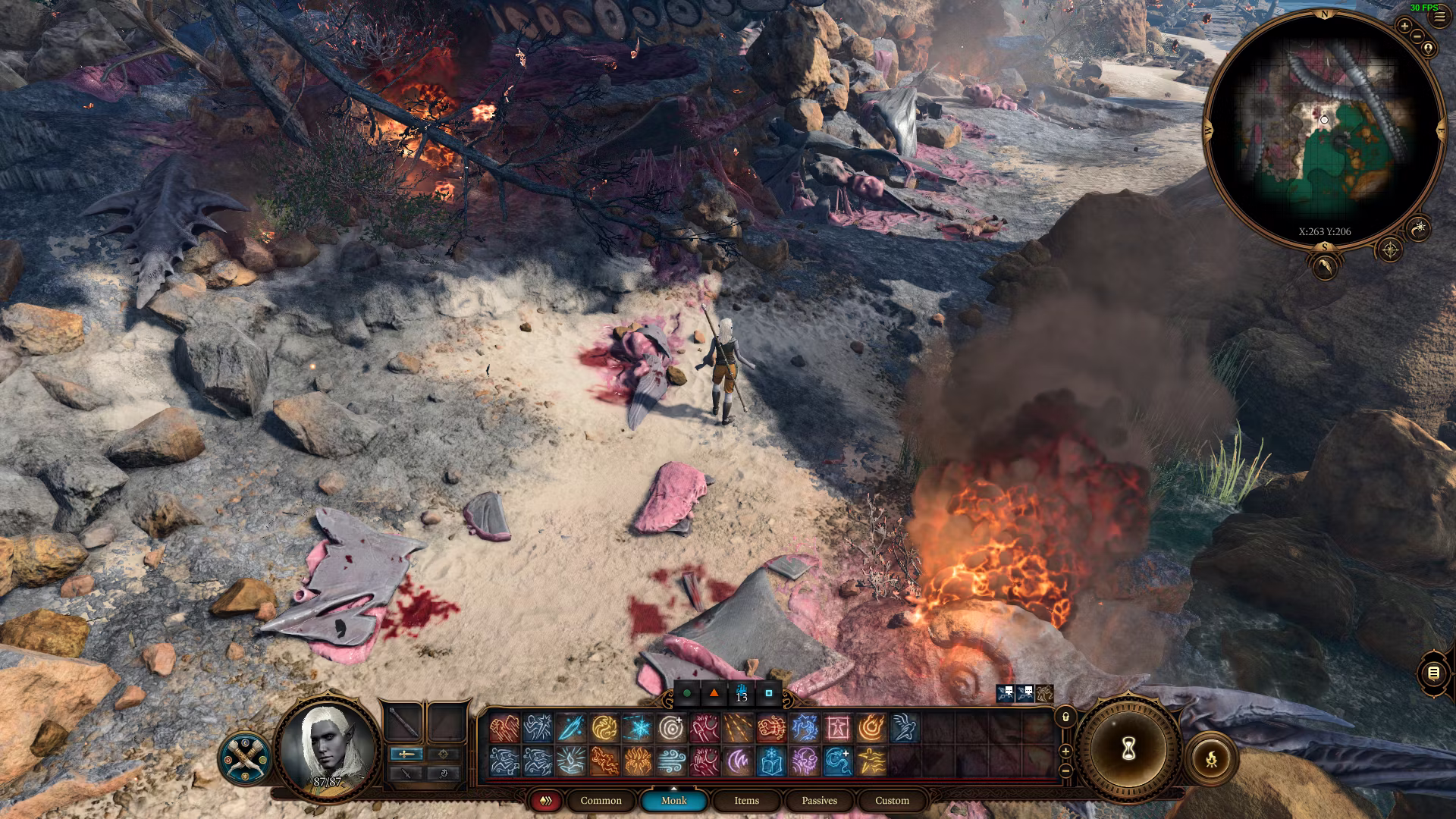Toggle the minimap marker pin button

1429,49
